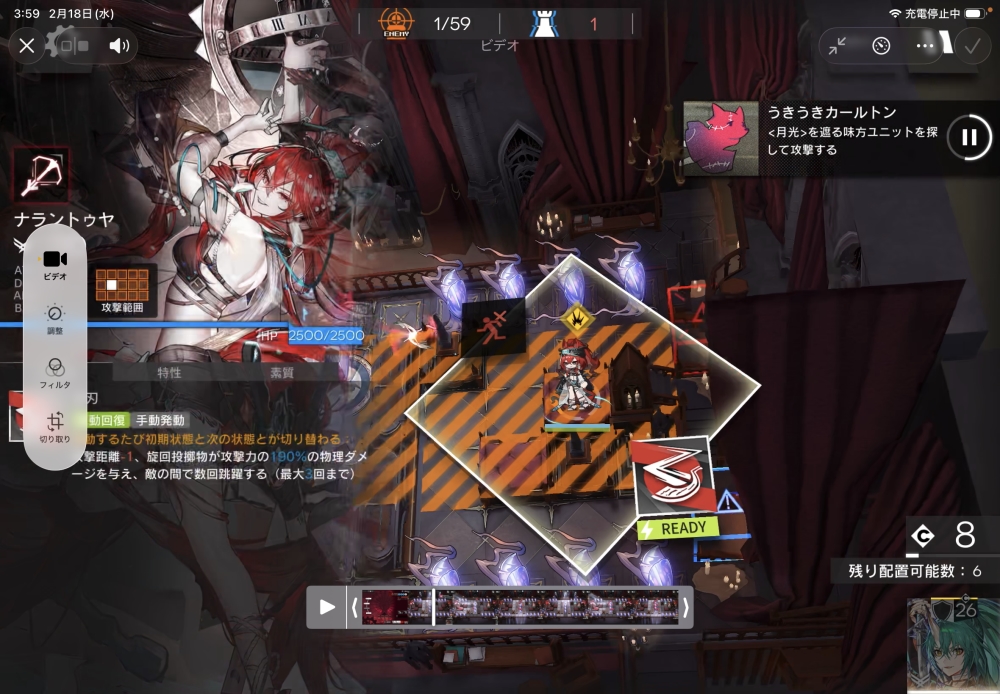Choose the 切り取り crop tool
Screen dimensions: 1000x694
[x=55, y=427]
